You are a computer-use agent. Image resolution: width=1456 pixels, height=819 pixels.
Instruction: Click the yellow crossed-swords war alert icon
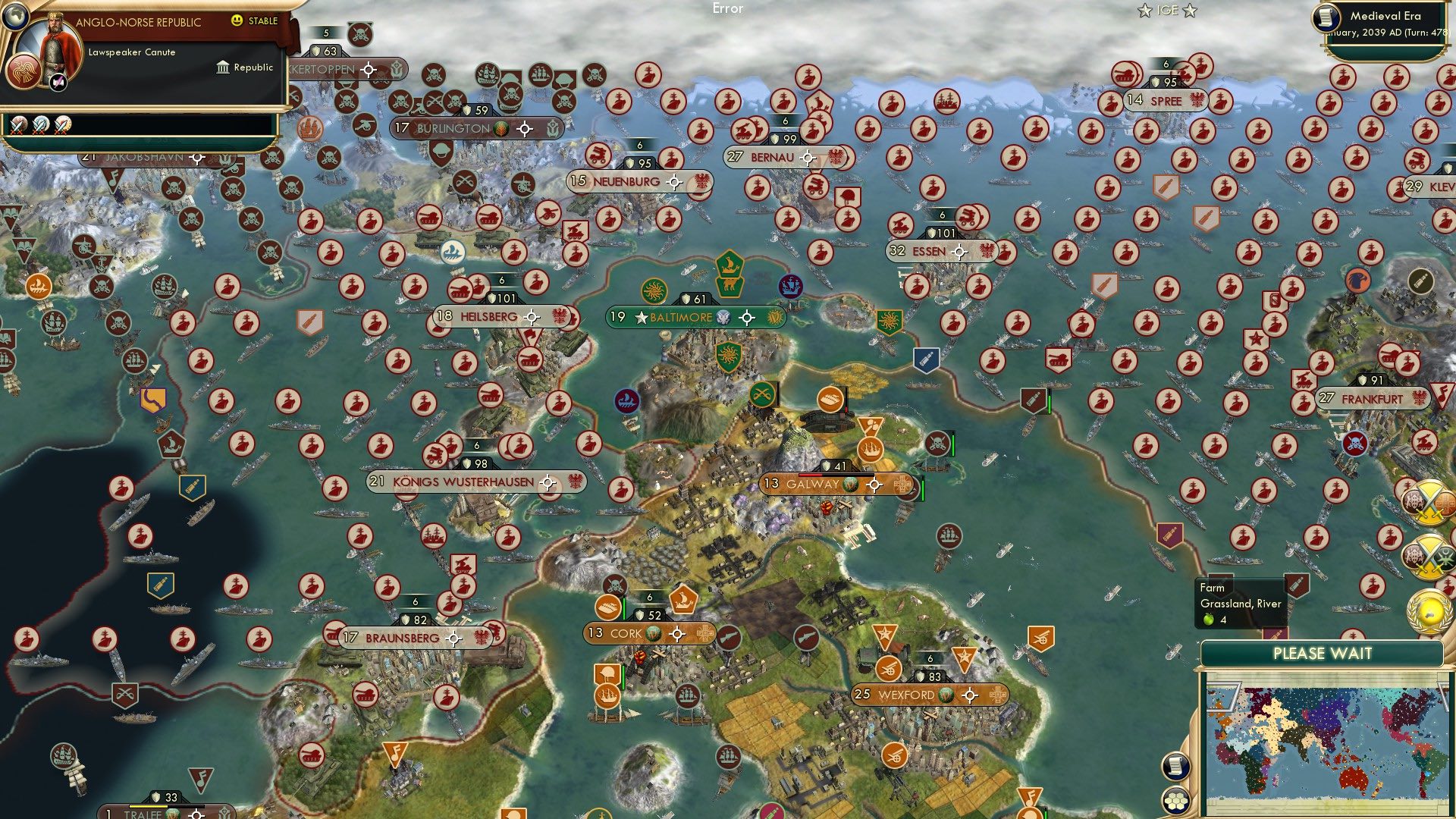tap(1429, 500)
